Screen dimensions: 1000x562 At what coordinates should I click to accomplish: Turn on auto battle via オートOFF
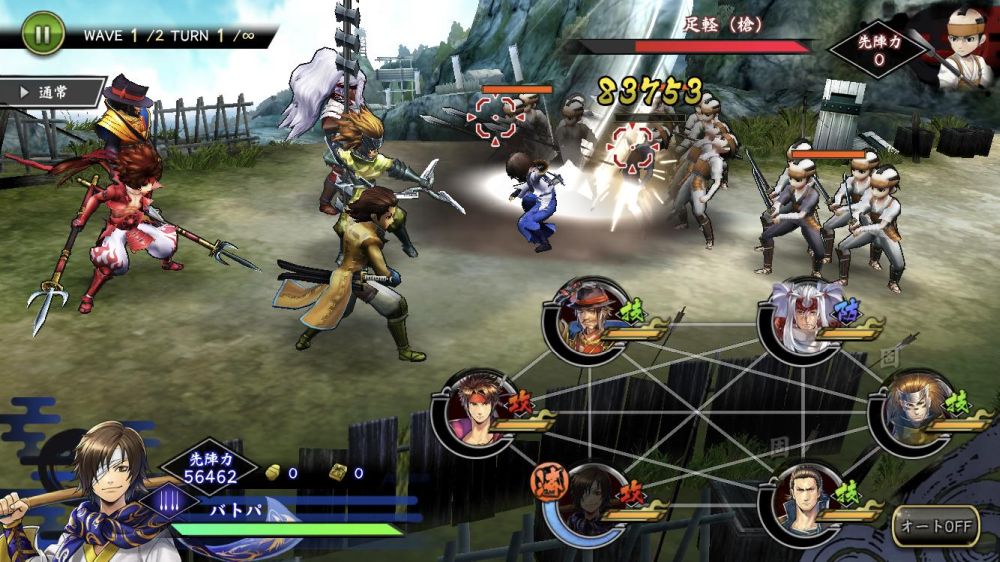pyautogui.click(x=935, y=525)
